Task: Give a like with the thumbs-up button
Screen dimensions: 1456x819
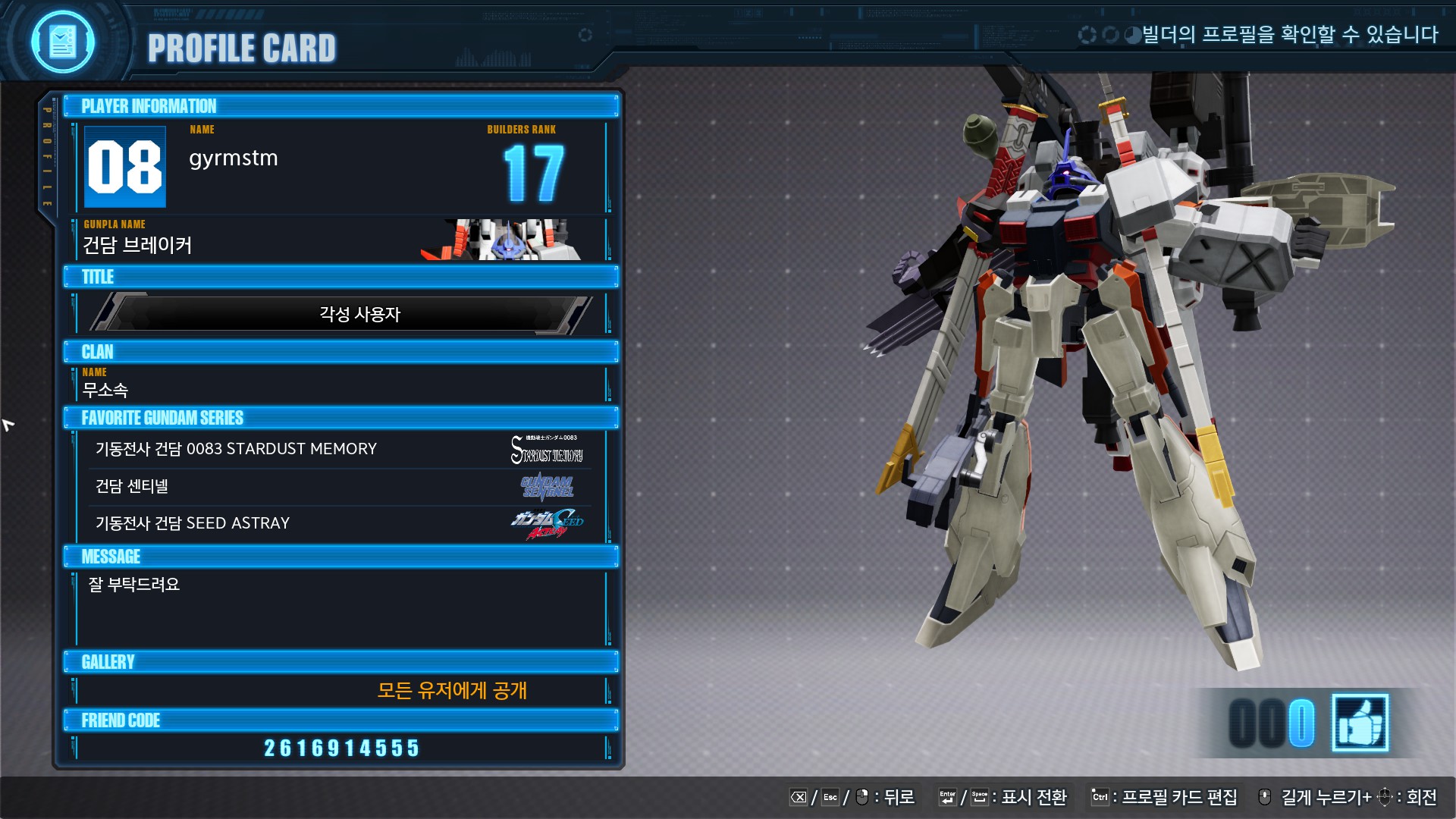Action: 1360,723
